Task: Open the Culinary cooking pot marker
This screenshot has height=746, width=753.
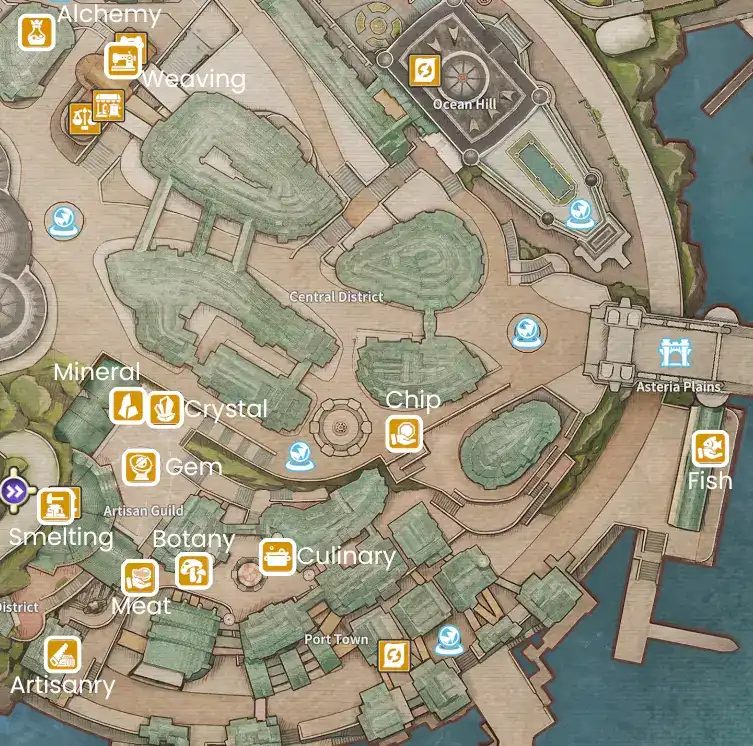Action: pyautogui.click(x=276, y=556)
